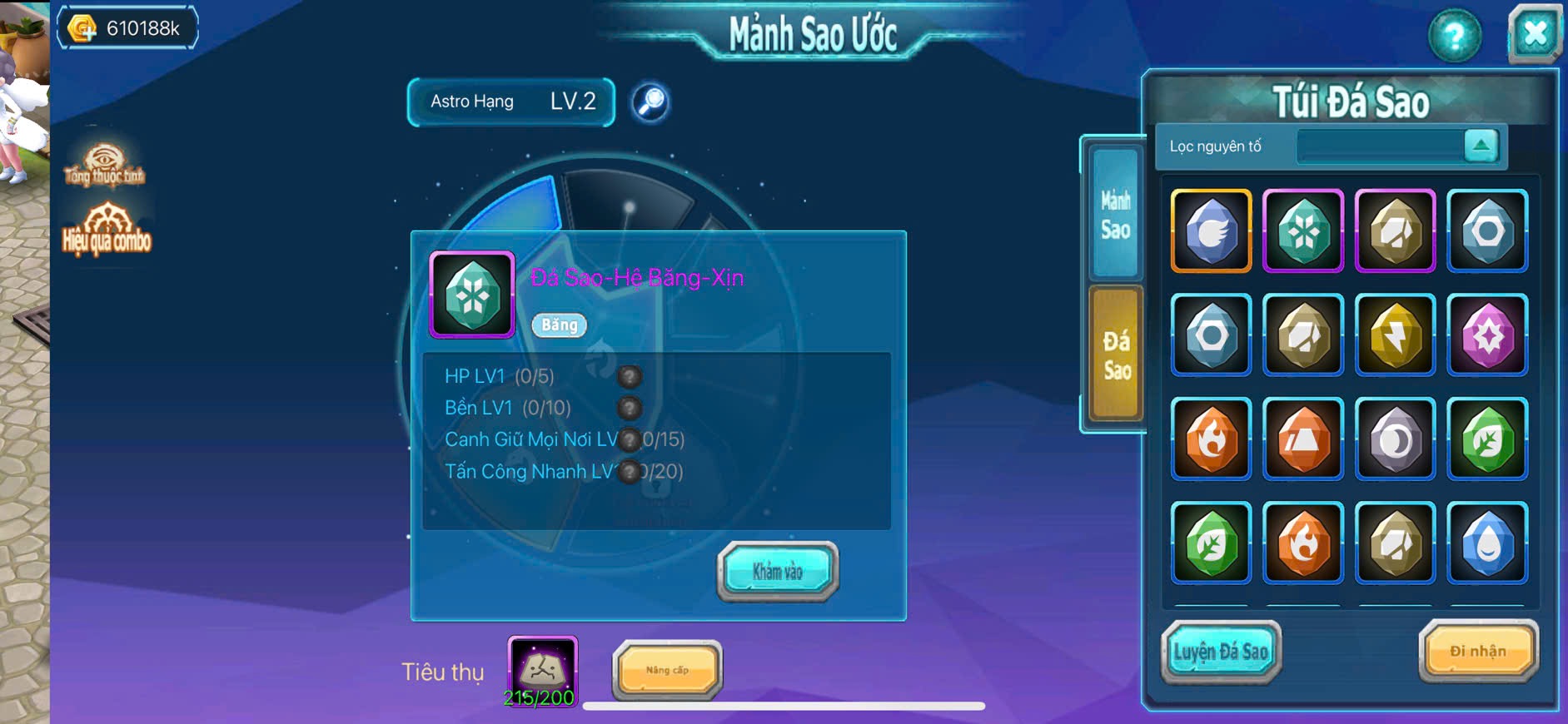Pick the grey crescent moon star stone
Image resolution: width=1568 pixels, height=724 pixels.
tap(1395, 439)
